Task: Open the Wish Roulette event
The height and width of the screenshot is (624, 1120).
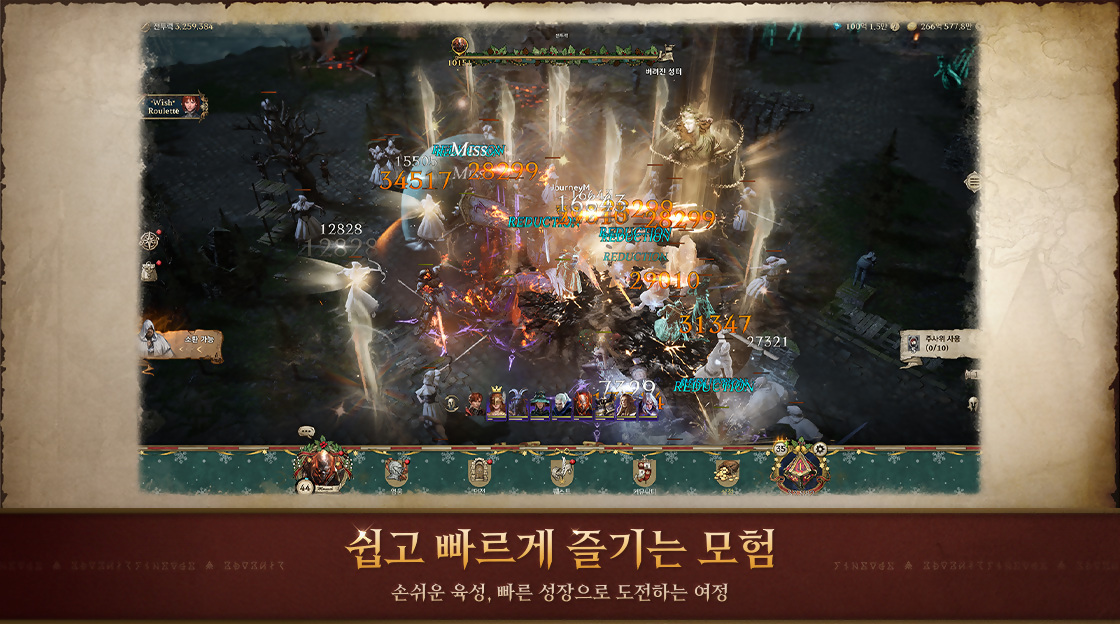Action: [174, 106]
